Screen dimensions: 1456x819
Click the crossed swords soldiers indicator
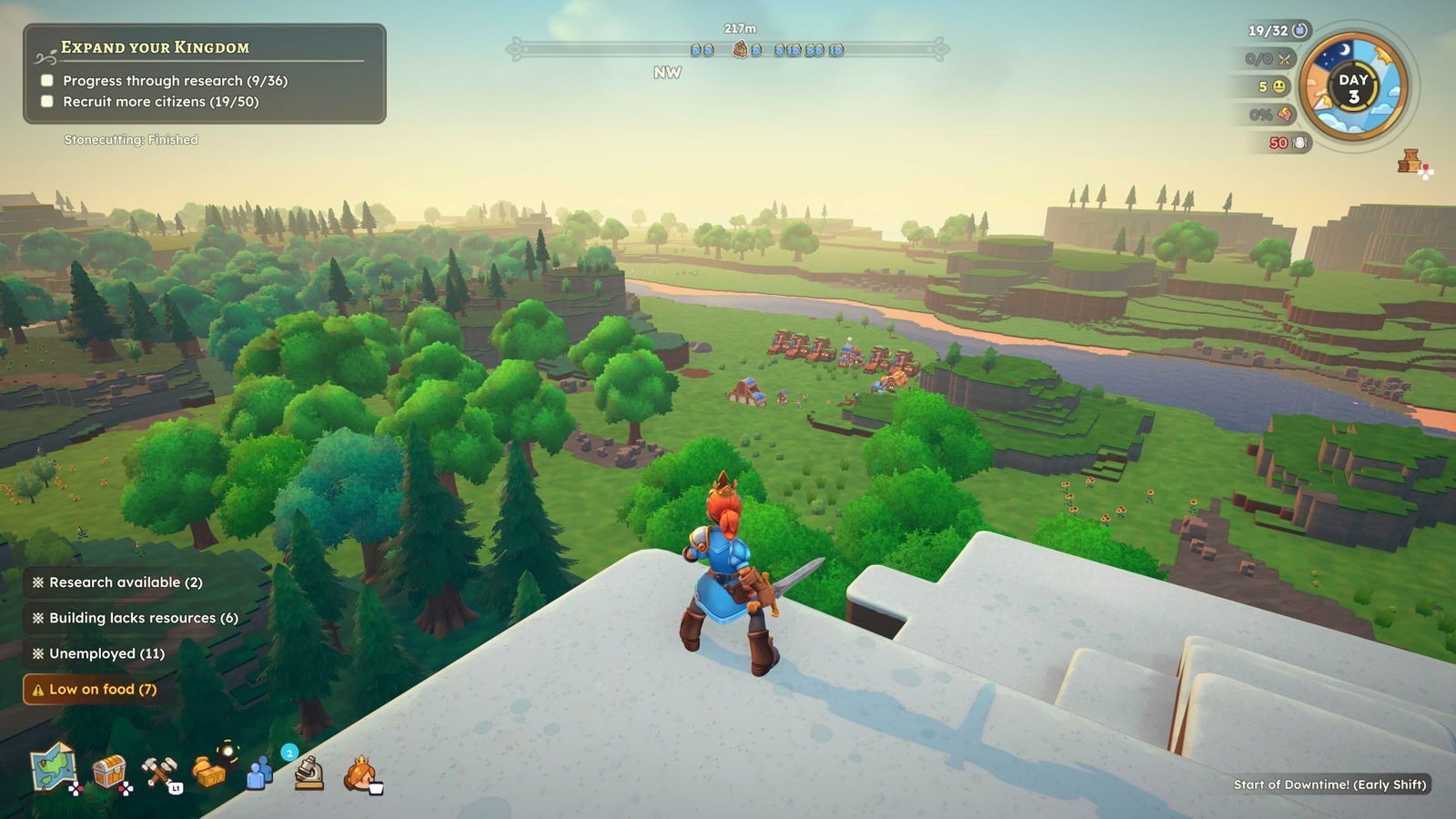coord(1284,59)
